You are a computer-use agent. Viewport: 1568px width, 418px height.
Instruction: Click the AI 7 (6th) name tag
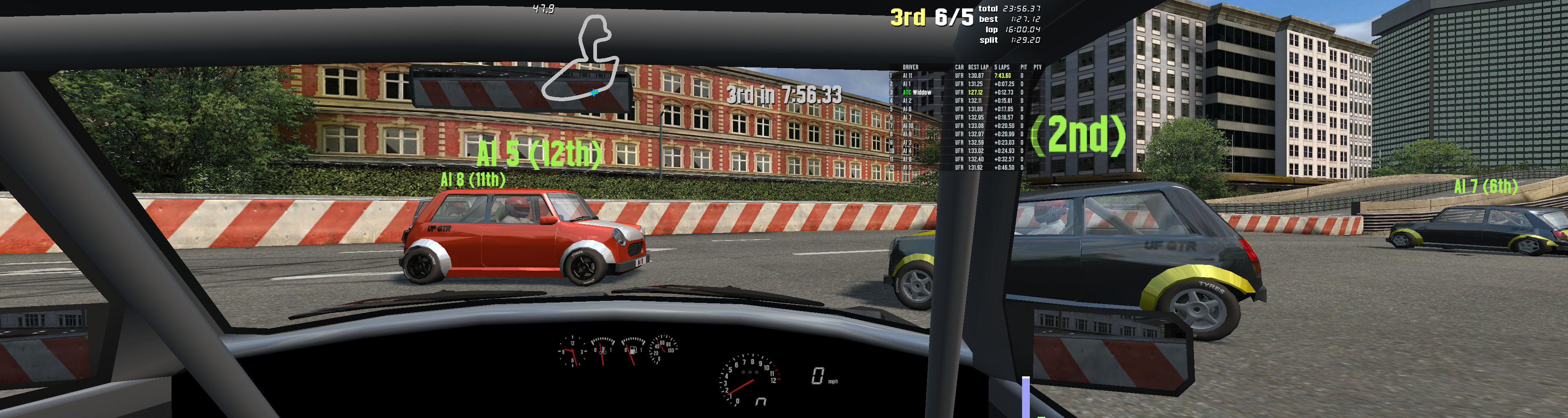click(1485, 186)
